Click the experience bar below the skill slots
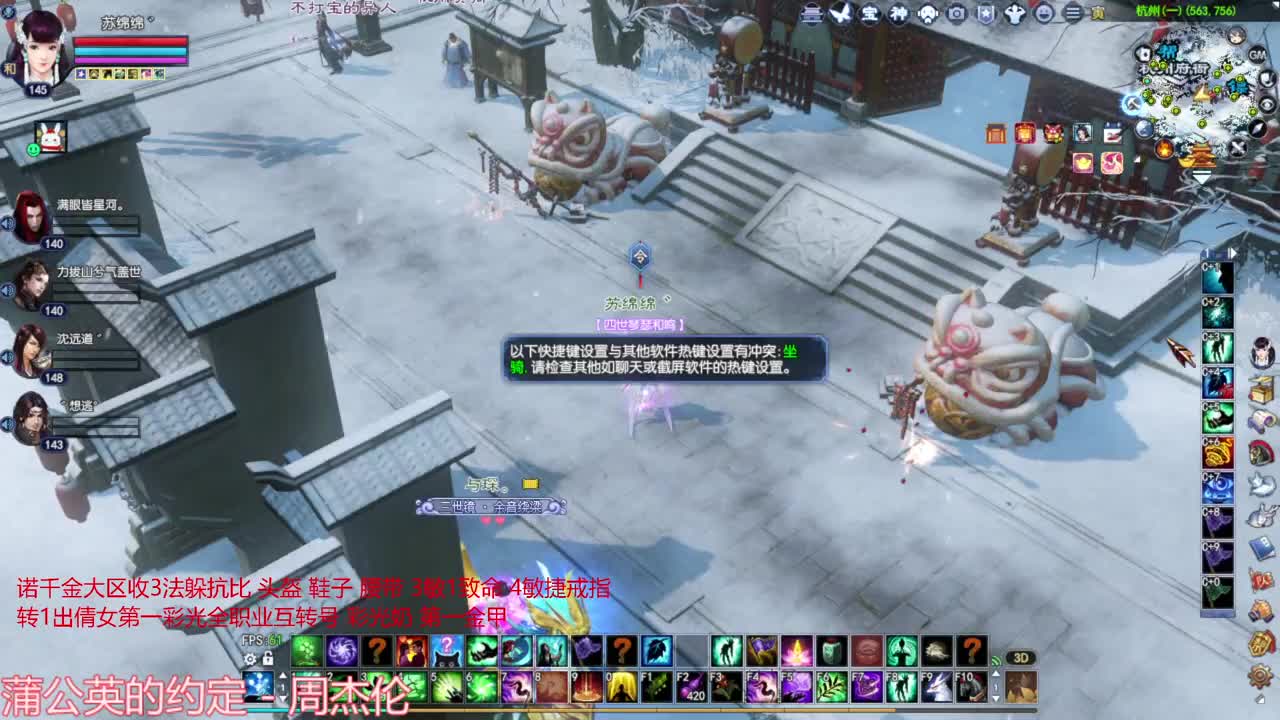The height and width of the screenshot is (720, 1280). (700, 710)
